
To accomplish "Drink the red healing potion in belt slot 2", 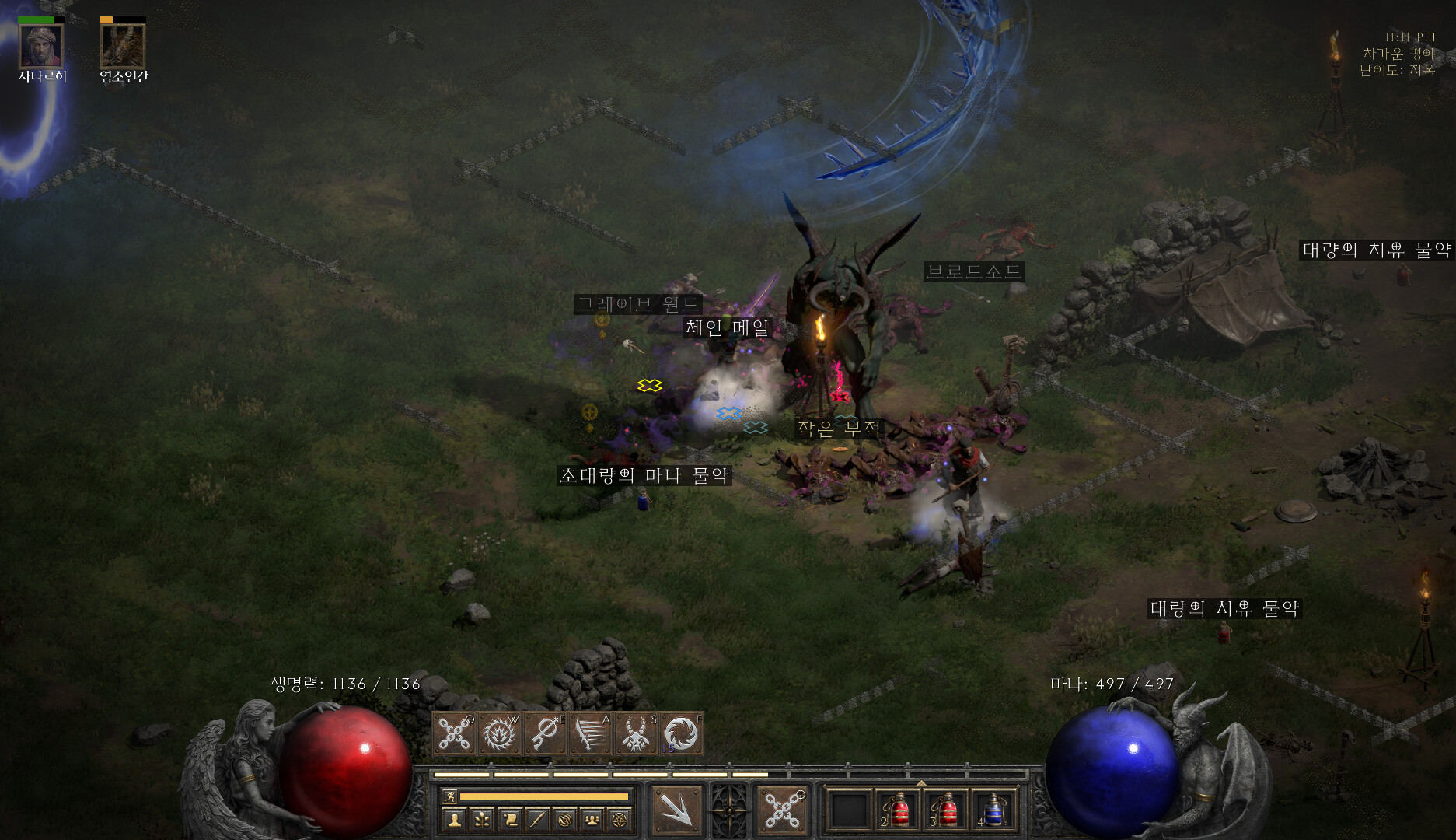I will pos(899,810).
